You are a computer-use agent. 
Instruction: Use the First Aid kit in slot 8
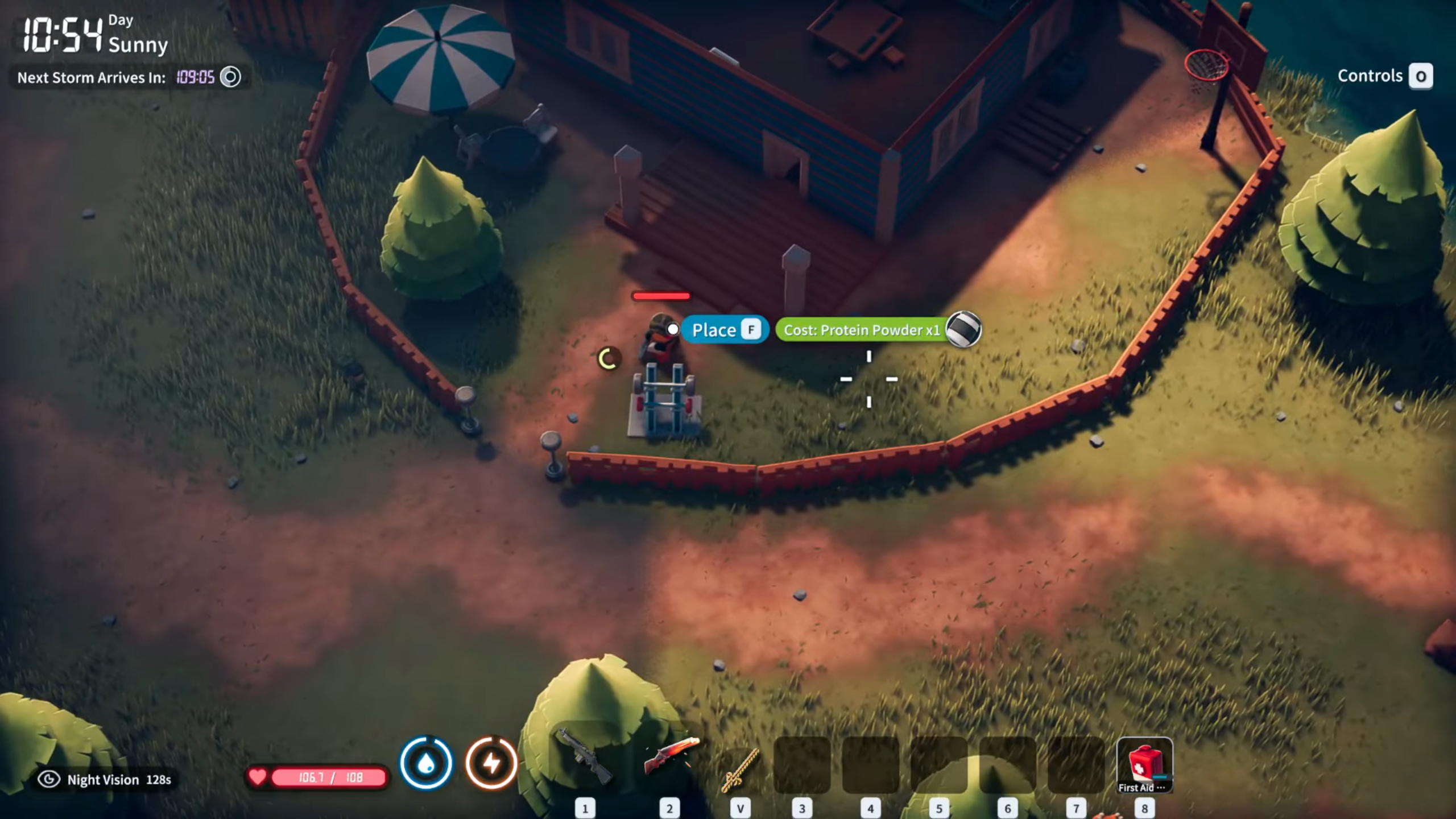(1145, 765)
